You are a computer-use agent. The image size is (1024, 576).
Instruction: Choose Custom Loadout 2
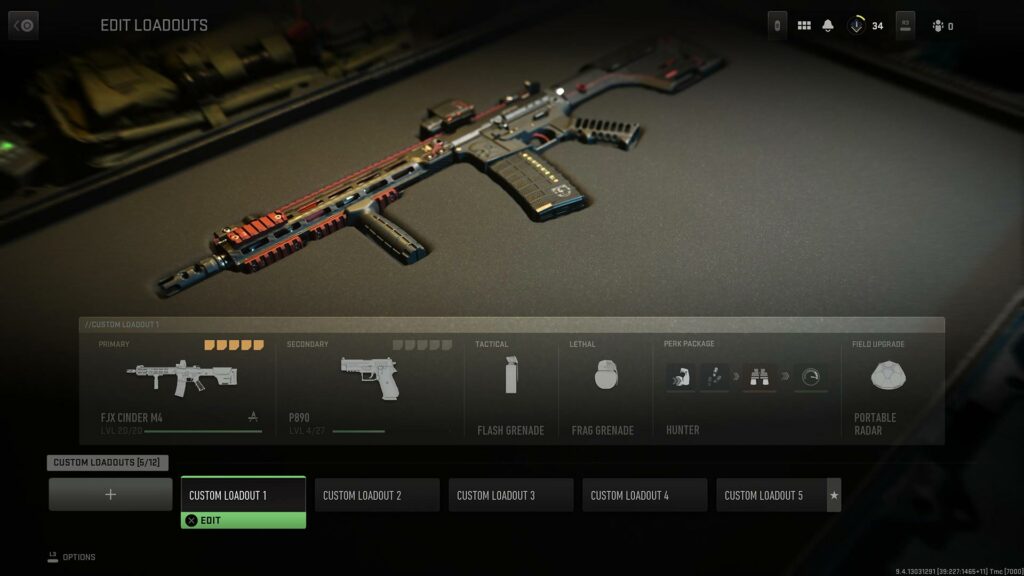point(377,495)
